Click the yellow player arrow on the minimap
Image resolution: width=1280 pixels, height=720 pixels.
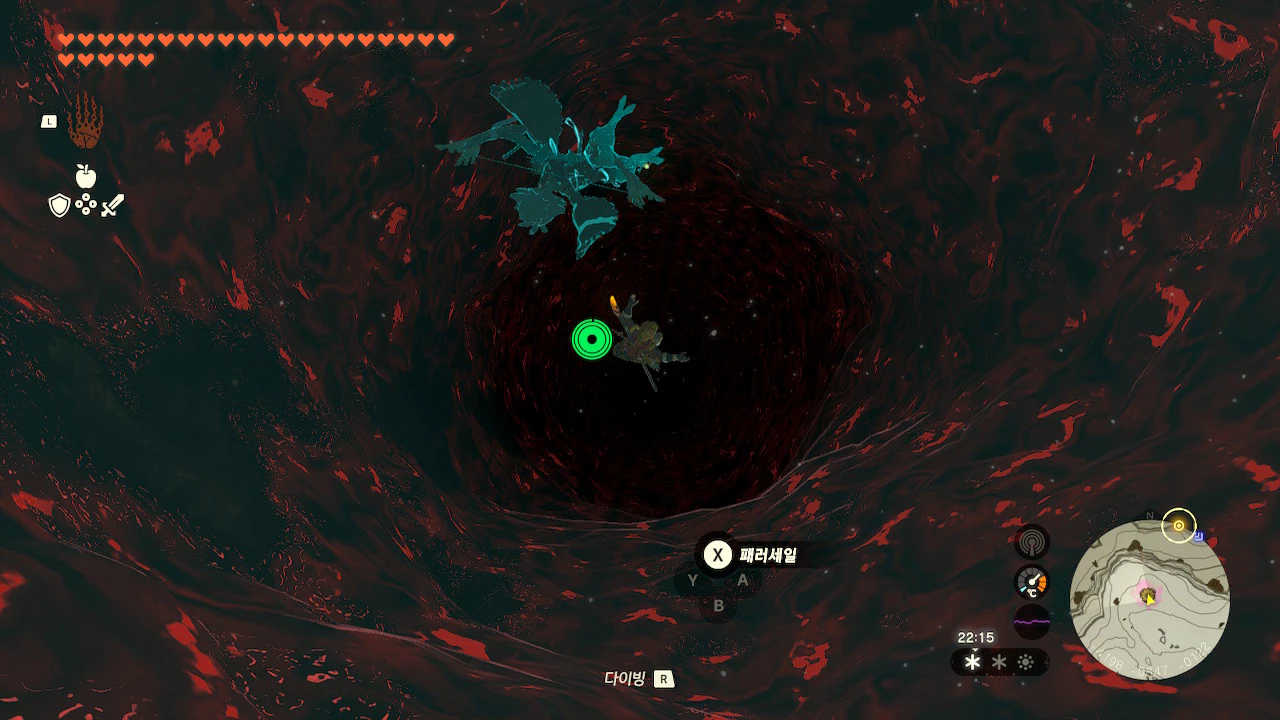[1150, 598]
